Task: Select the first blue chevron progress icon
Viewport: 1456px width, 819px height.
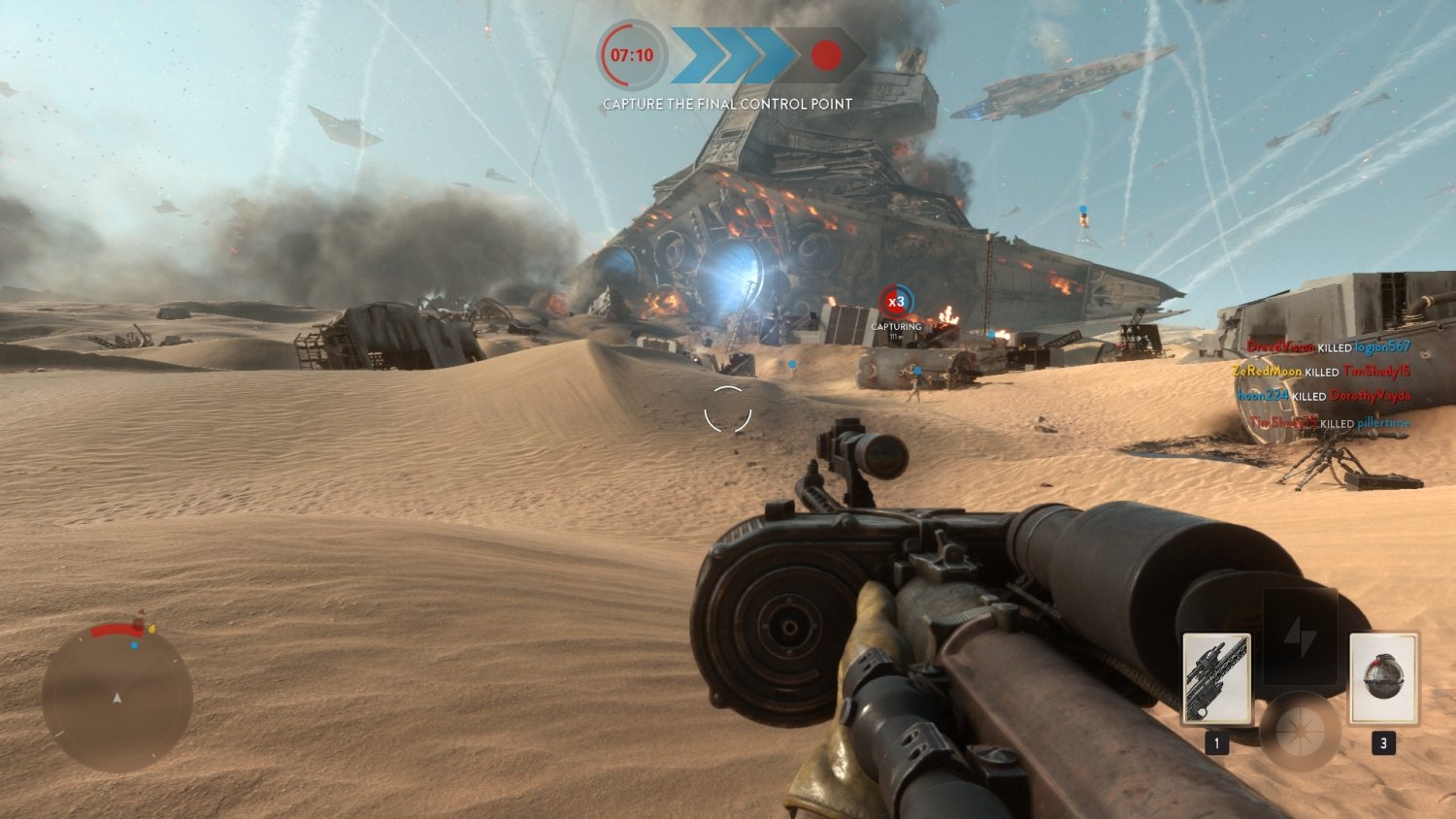Action: (x=691, y=56)
